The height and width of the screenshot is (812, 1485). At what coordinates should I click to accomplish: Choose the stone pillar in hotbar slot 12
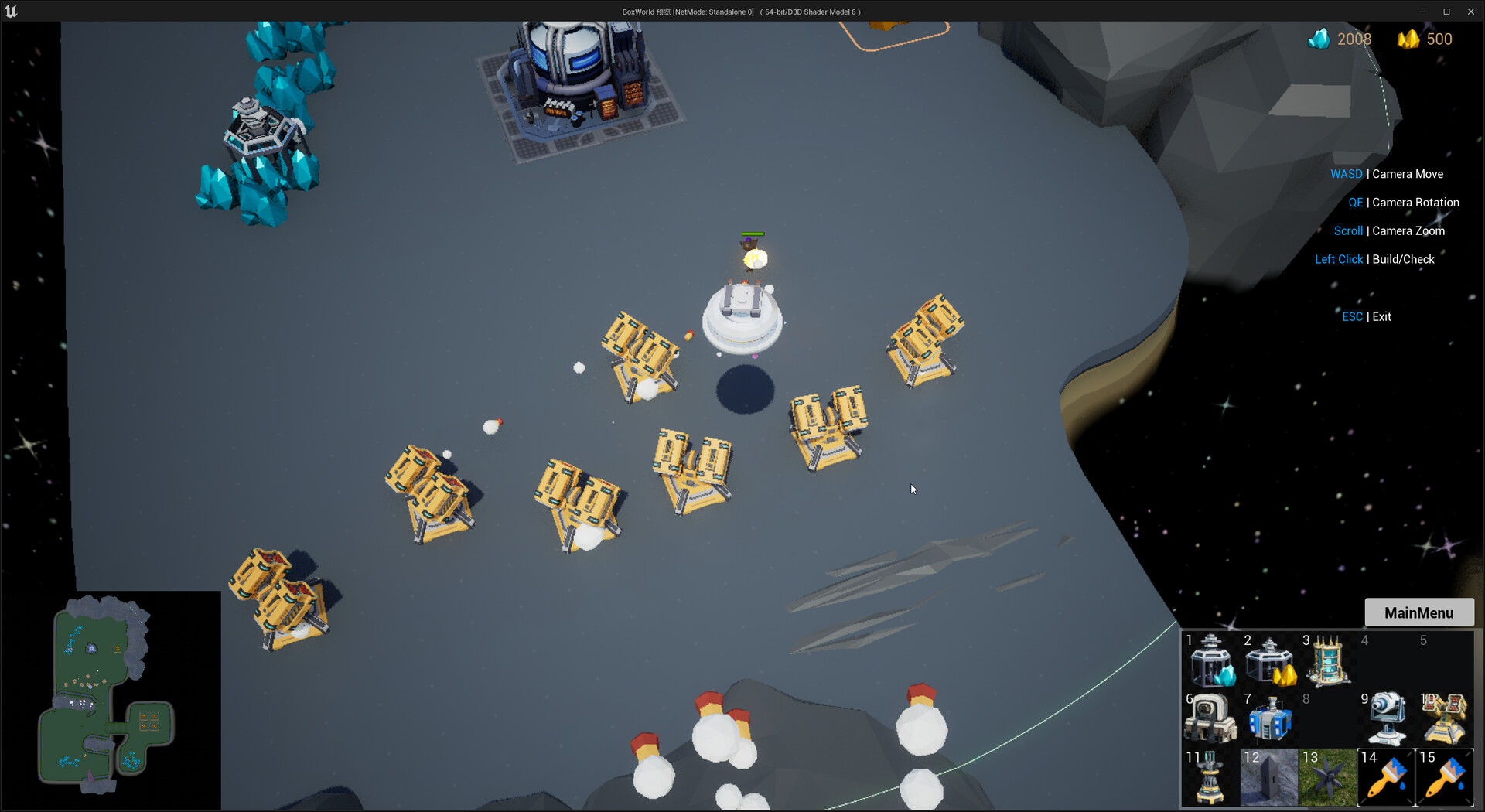pyautogui.click(x=1268, y=777)
